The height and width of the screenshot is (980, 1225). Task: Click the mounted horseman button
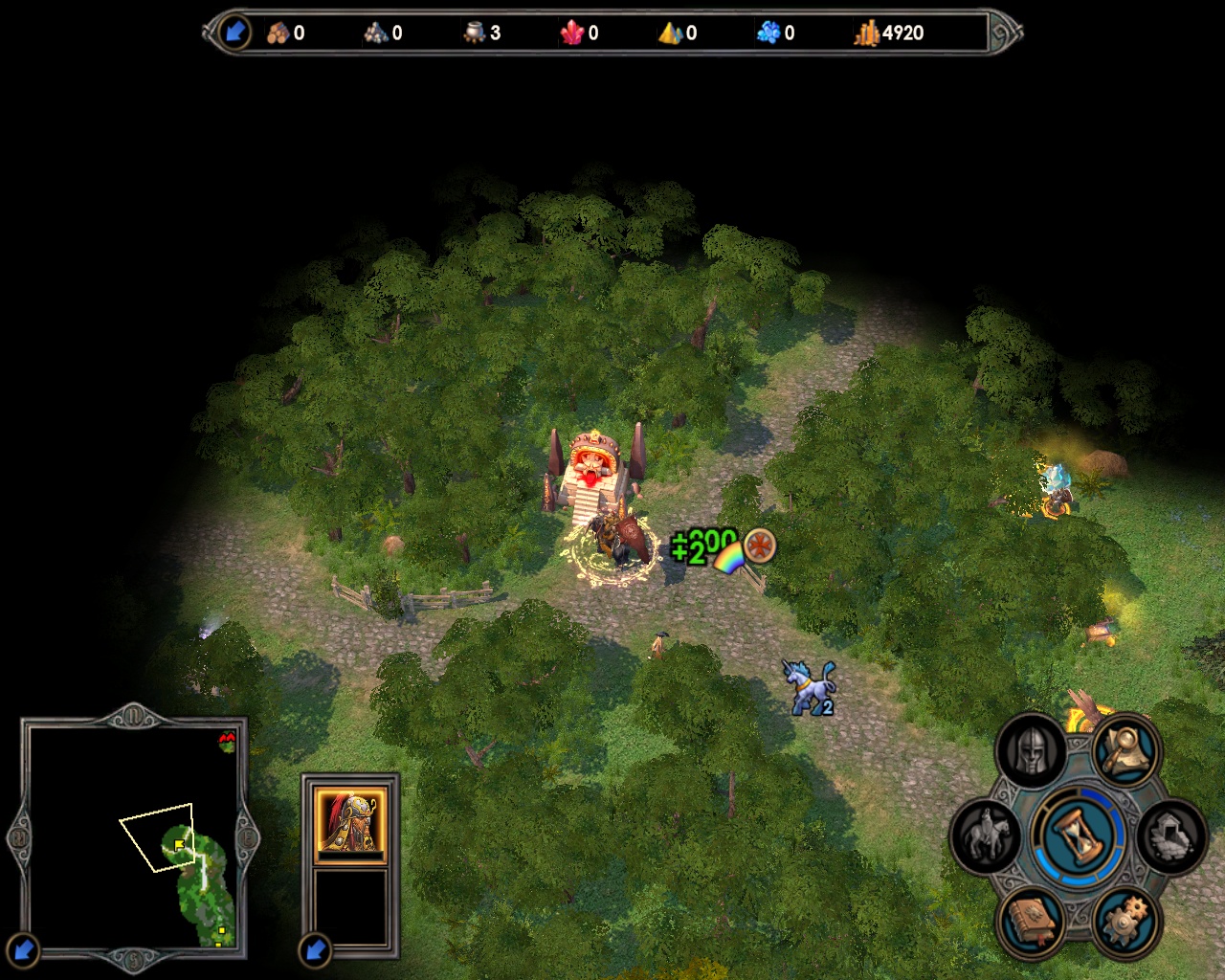(986, 835)
